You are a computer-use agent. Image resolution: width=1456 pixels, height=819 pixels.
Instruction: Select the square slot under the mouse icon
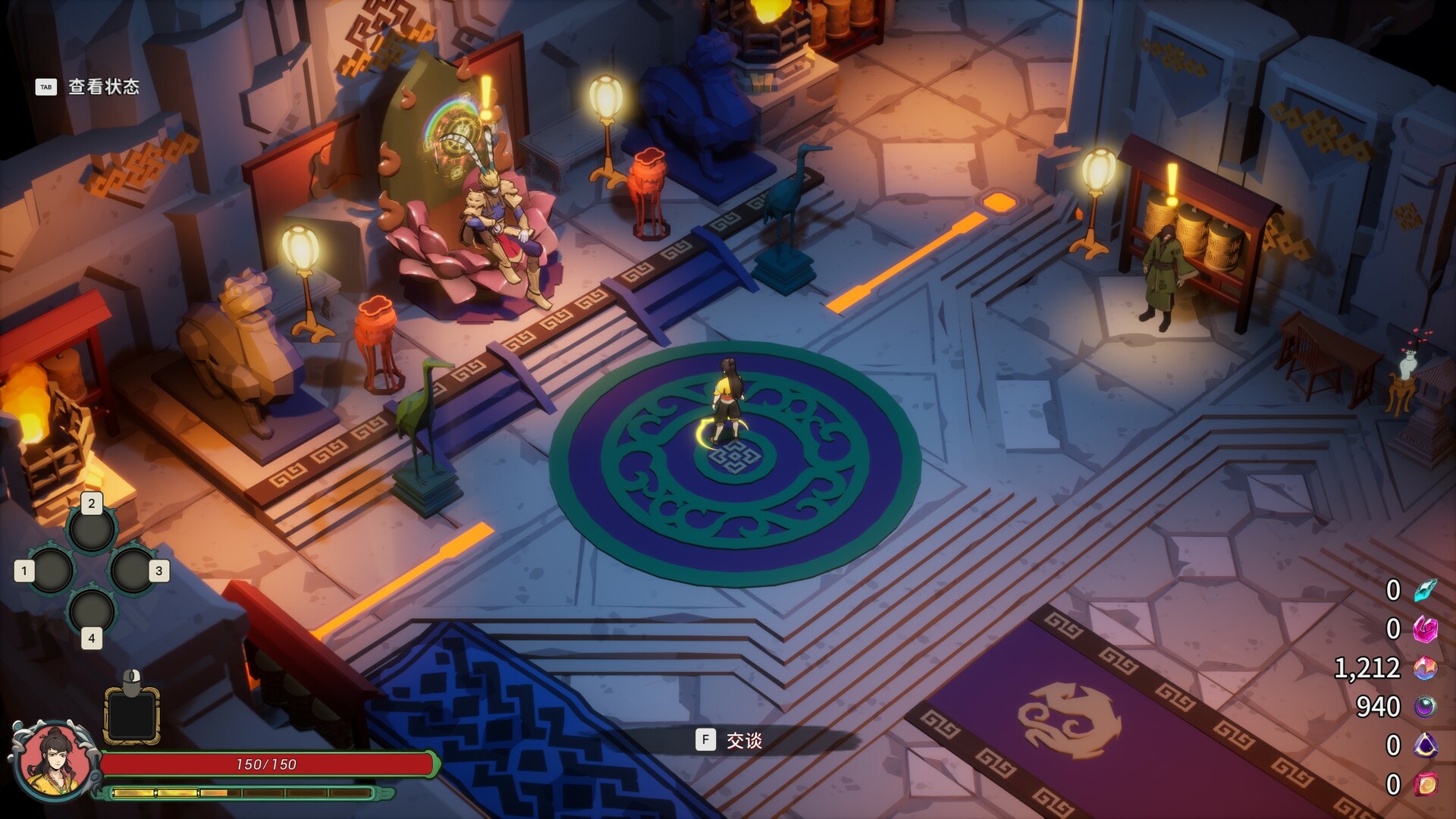click(x=131, y=715)
